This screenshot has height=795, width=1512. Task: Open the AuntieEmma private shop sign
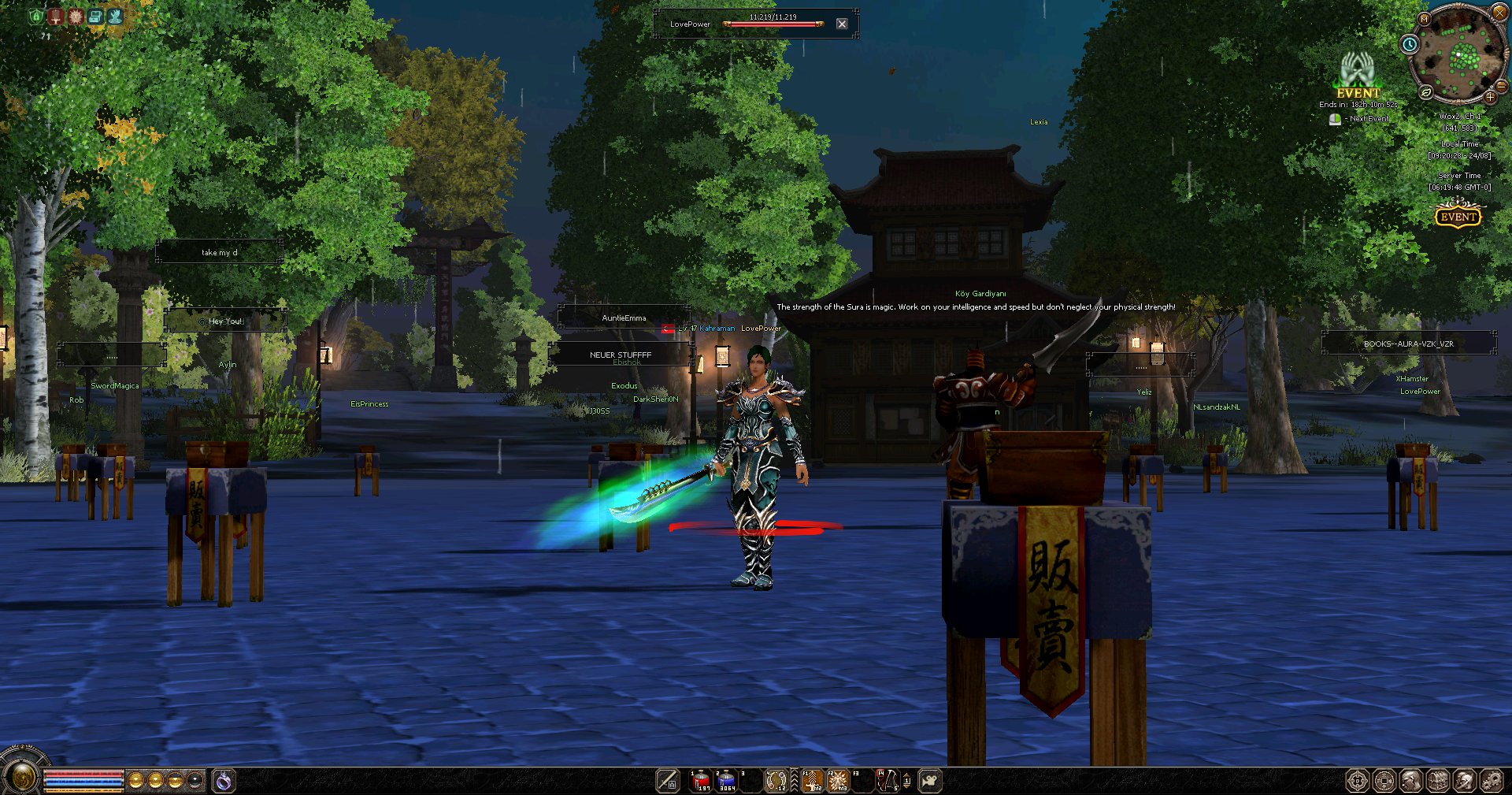pos(624,318)
